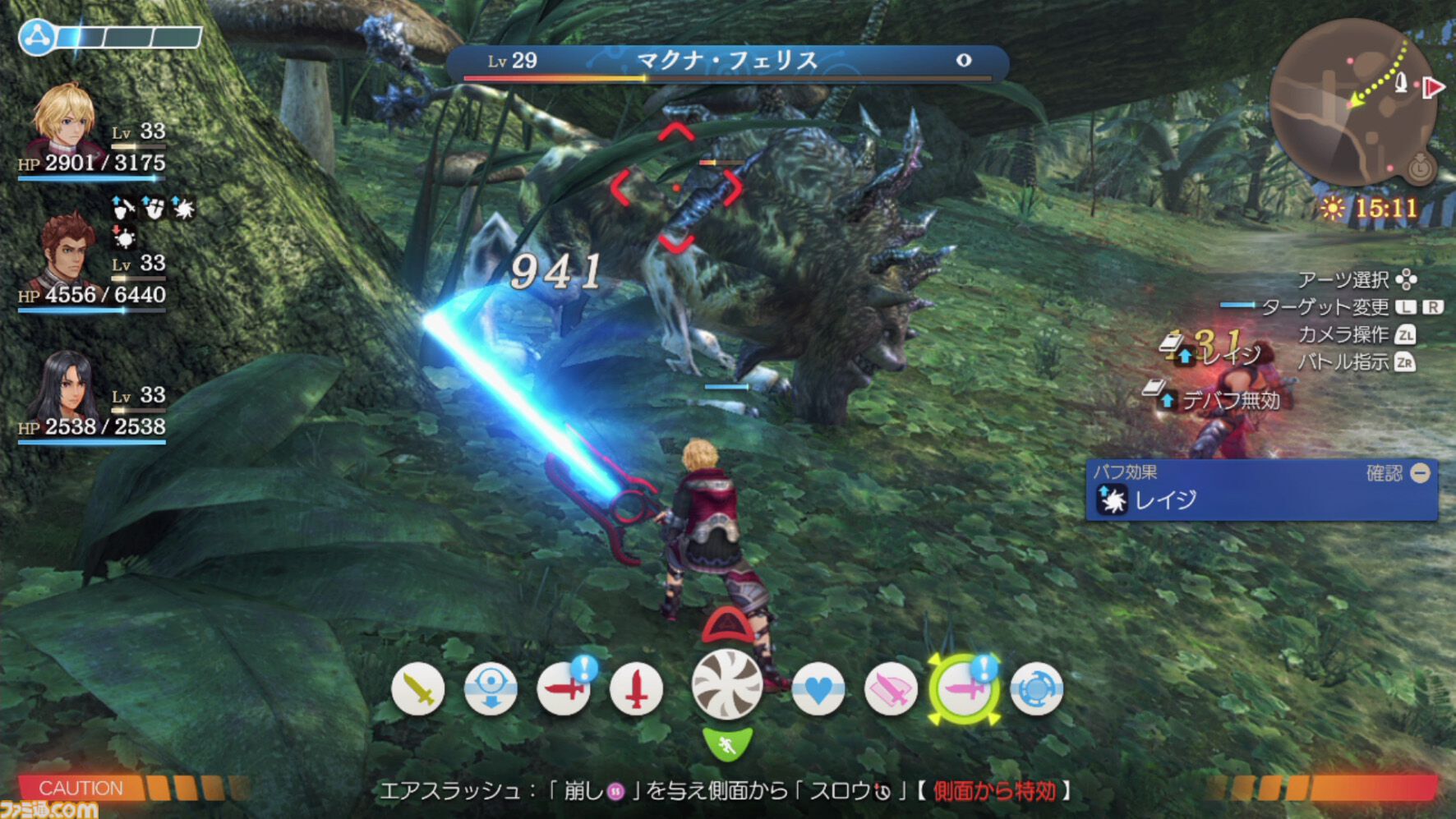Viewport: 1456px width, 819px height.
Task: Collapse the バフ効果 panel with the minus button
Action: [x=1422, y=473]
